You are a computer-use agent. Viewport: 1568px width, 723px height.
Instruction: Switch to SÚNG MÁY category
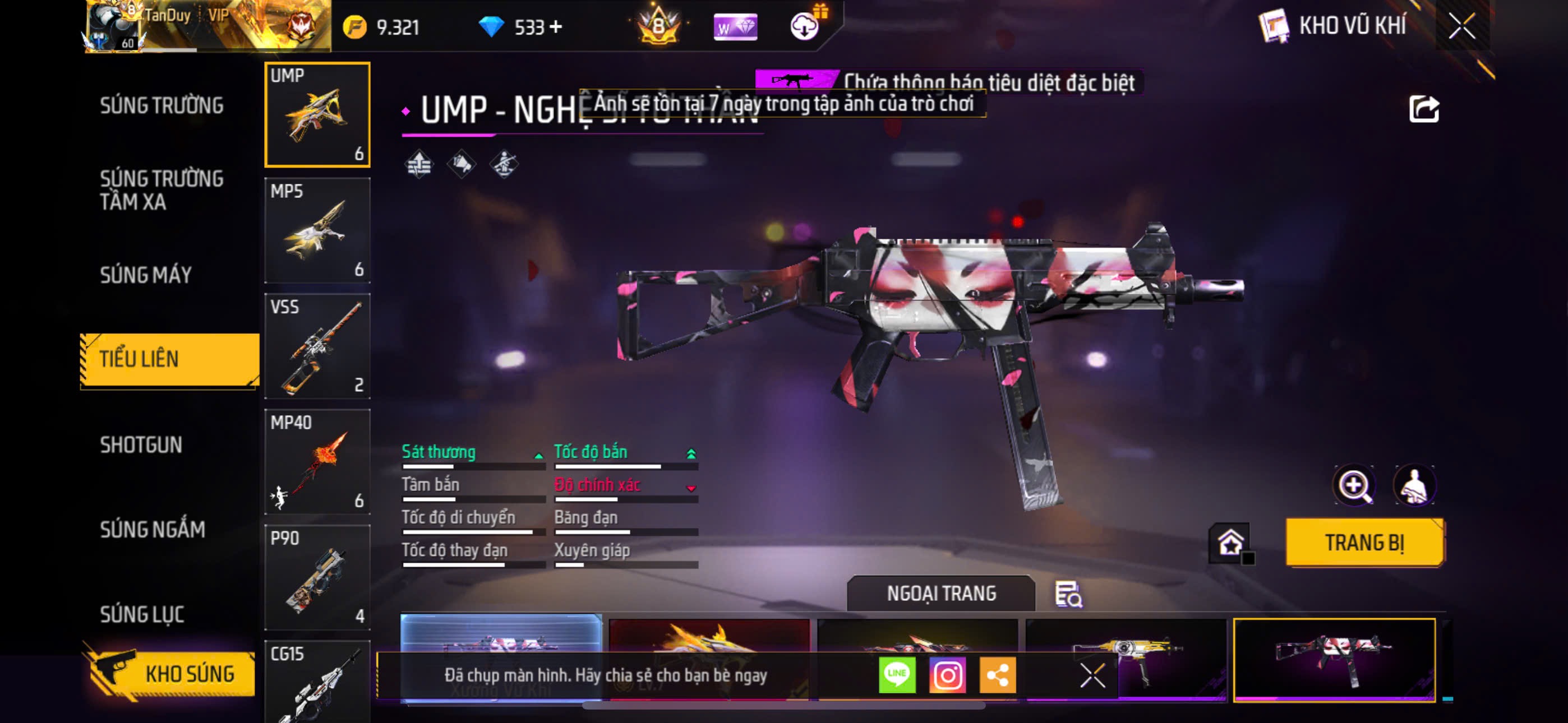(146, 275)
